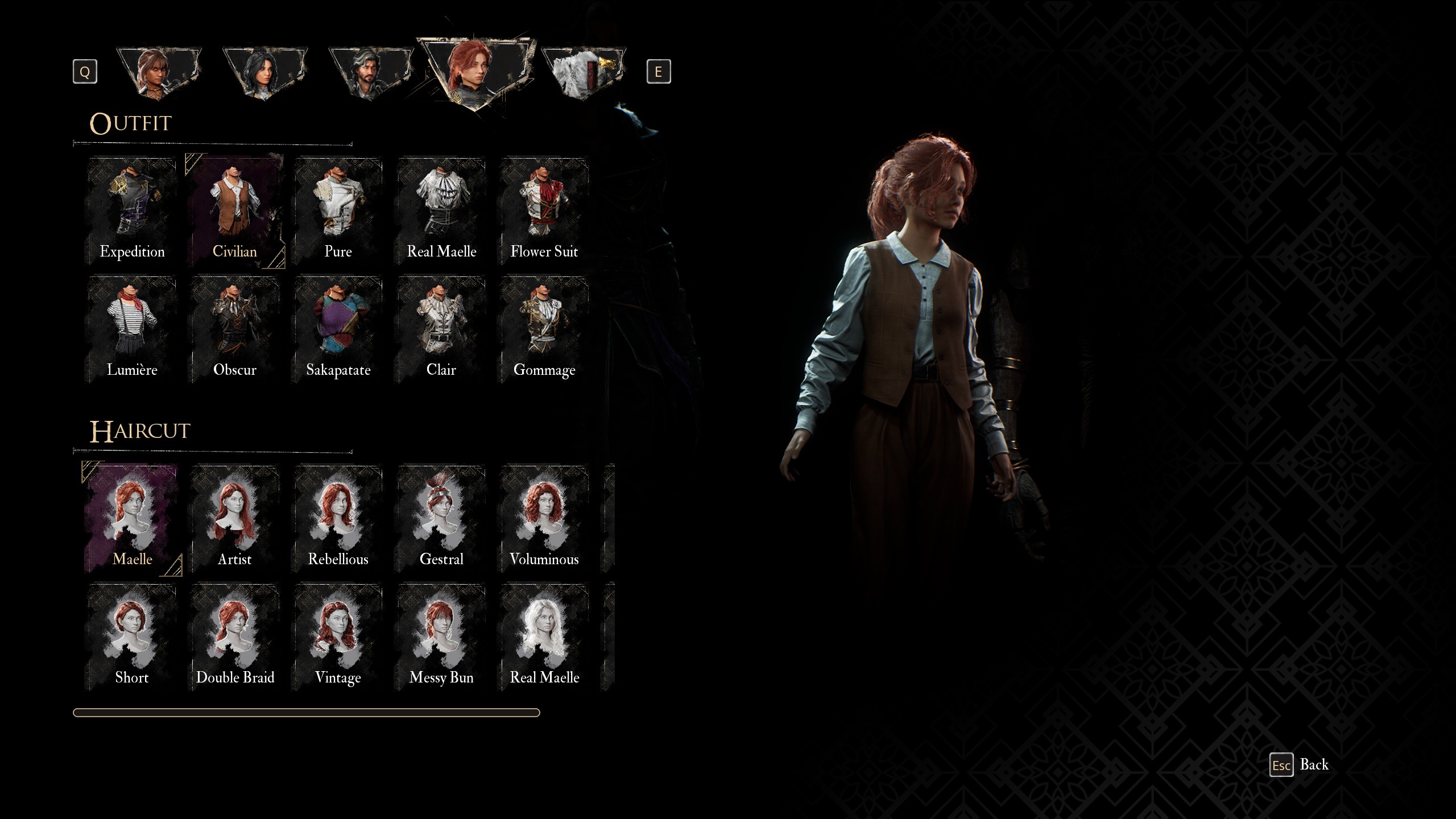Choose the white Real Maelle haircut
This screenshot has width=1456, height=819.
[x=544, y=636]
